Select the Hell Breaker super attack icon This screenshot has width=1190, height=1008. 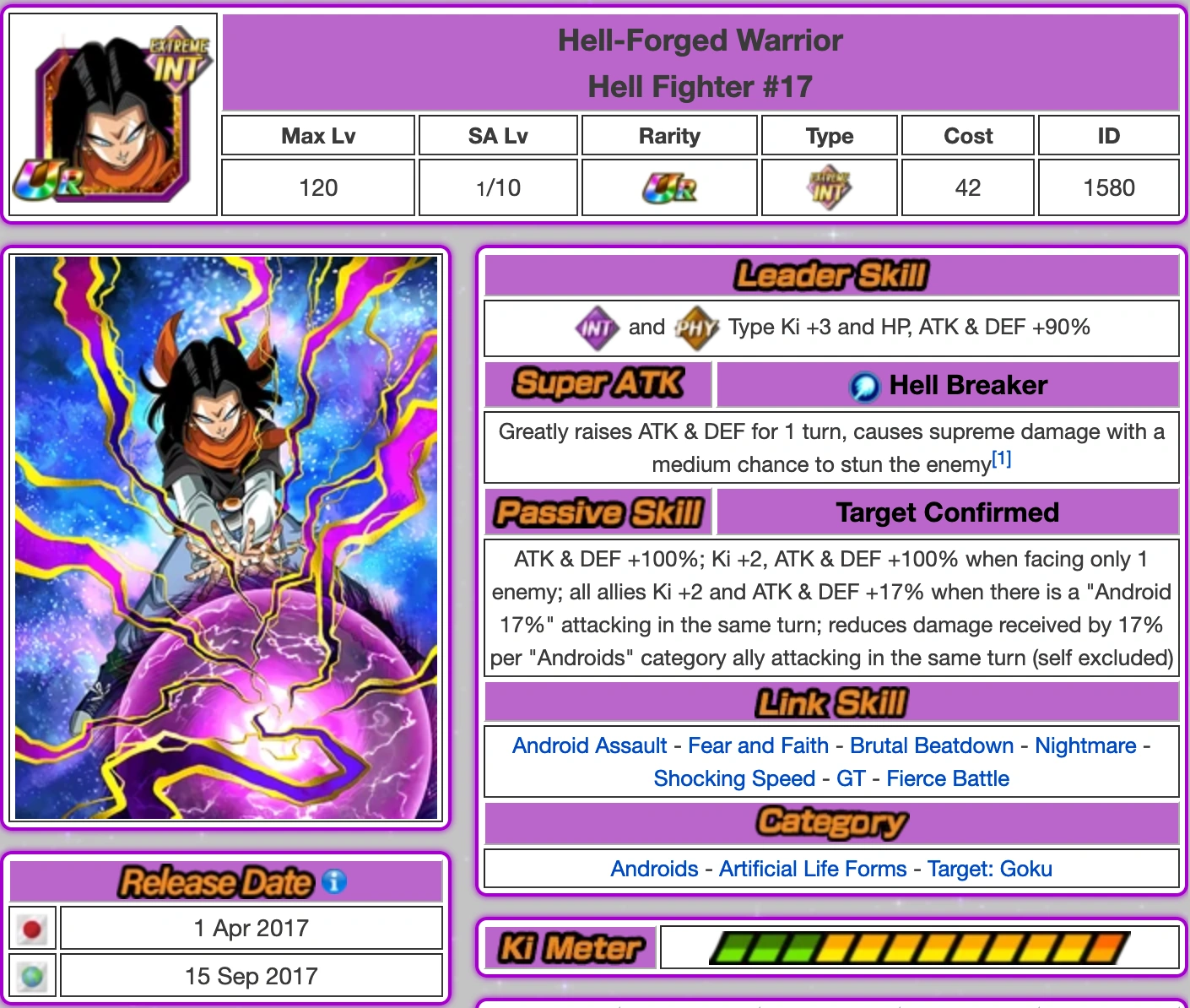point(864,385)
